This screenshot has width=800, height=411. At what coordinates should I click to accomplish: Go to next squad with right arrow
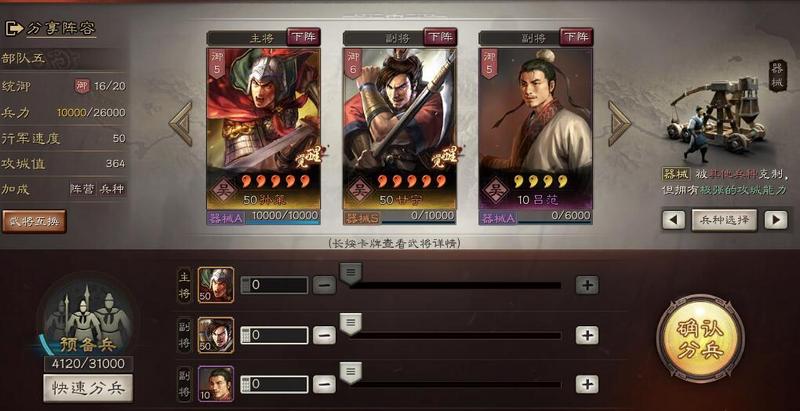619,123
